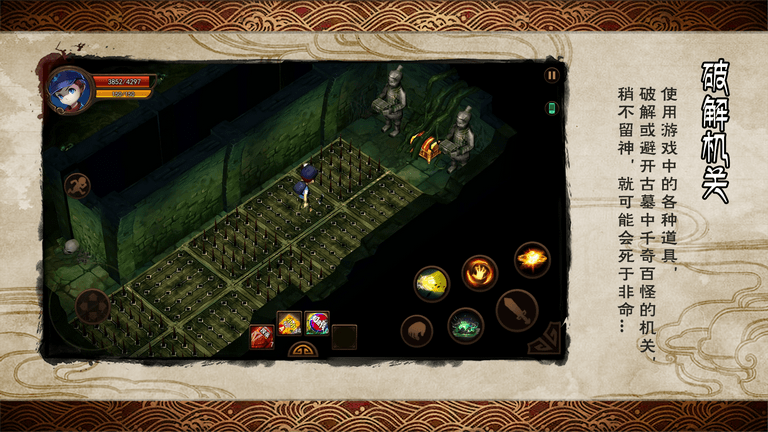The image size is (768, 432).
Task: Use the green poison cloud skill
Action: tap(465, 325)
